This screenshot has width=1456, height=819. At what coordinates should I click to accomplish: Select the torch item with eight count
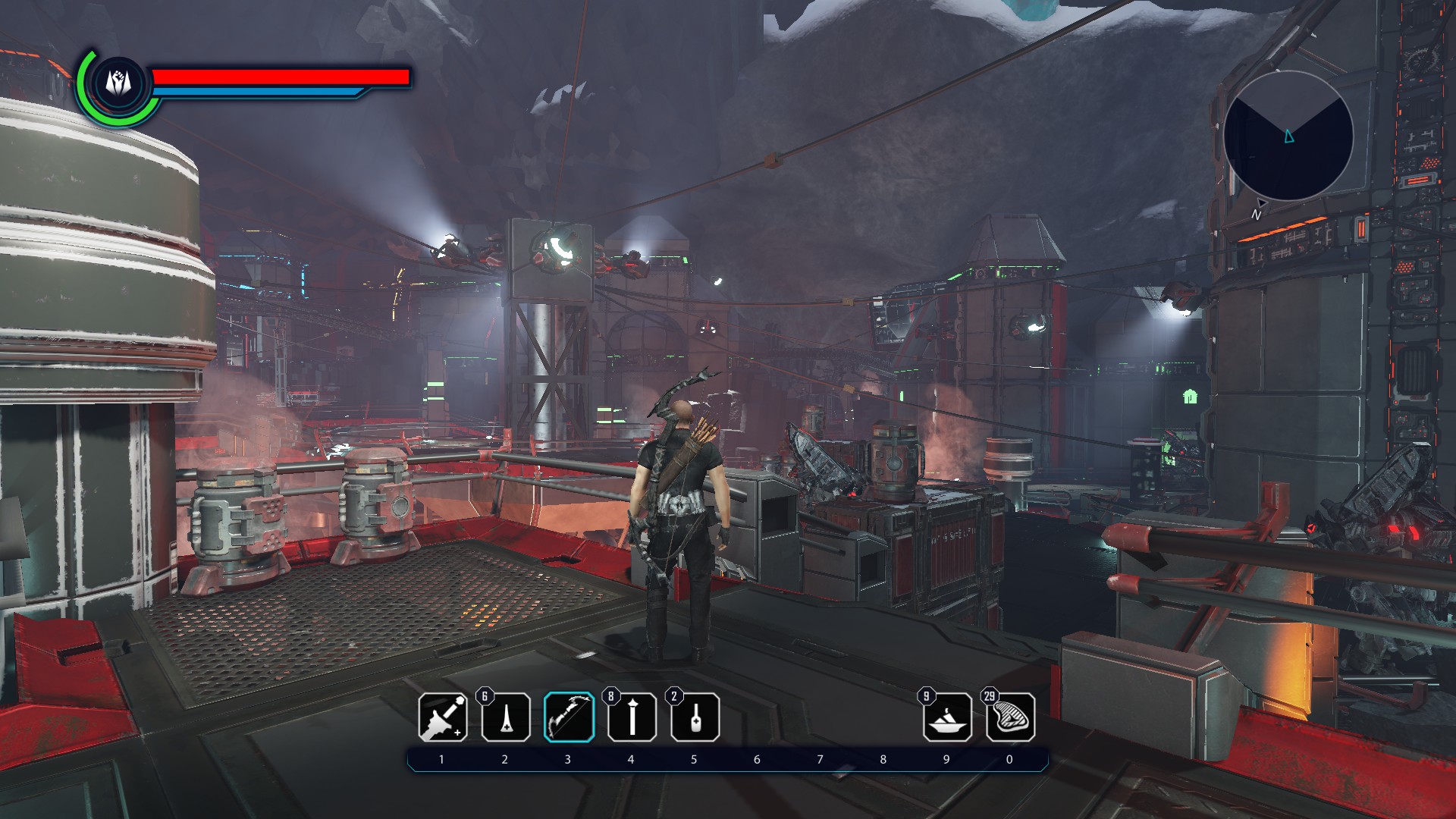tap(632, 717)
